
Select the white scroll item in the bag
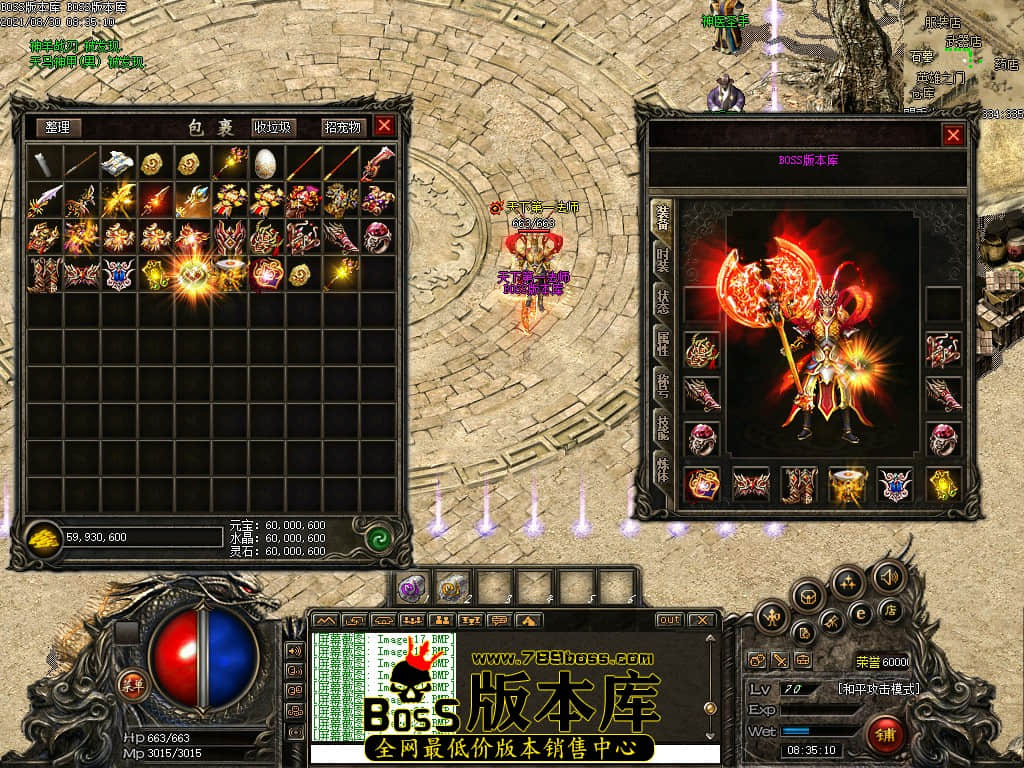click(x=117, y=162)
